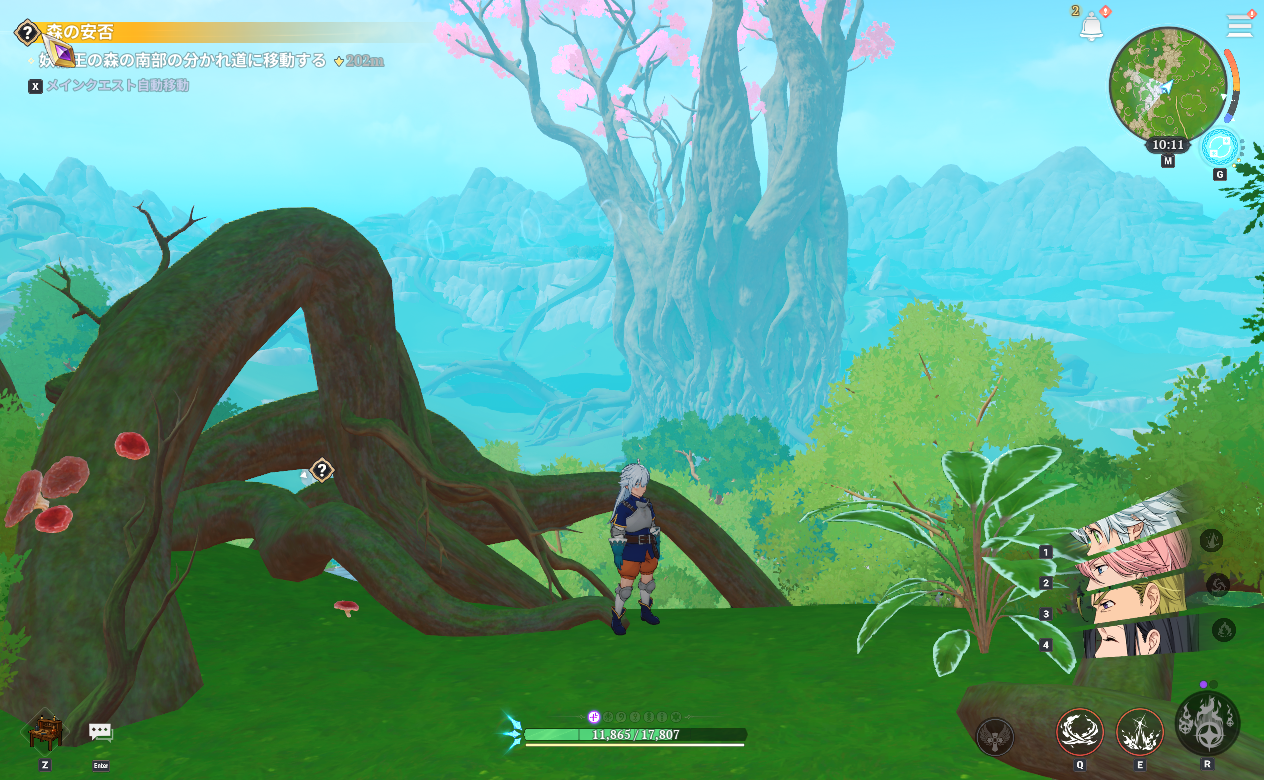1264x780 pixels.
Task: Activate the glowing cyan compass icon
Action: [1220, 148]
